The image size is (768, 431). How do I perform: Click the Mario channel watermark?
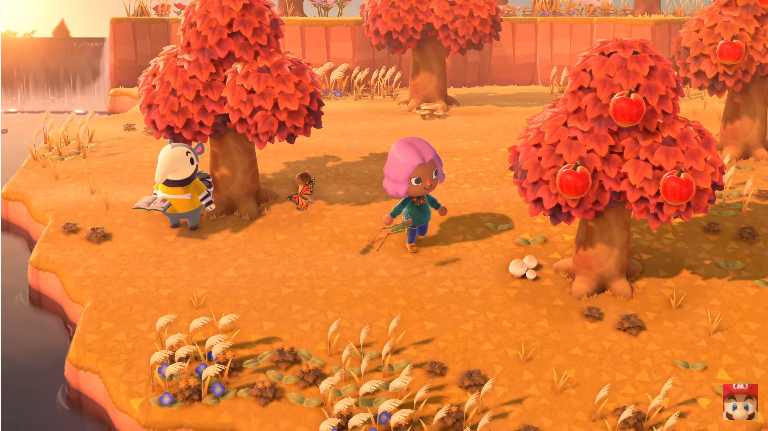[x=740, y=402]
